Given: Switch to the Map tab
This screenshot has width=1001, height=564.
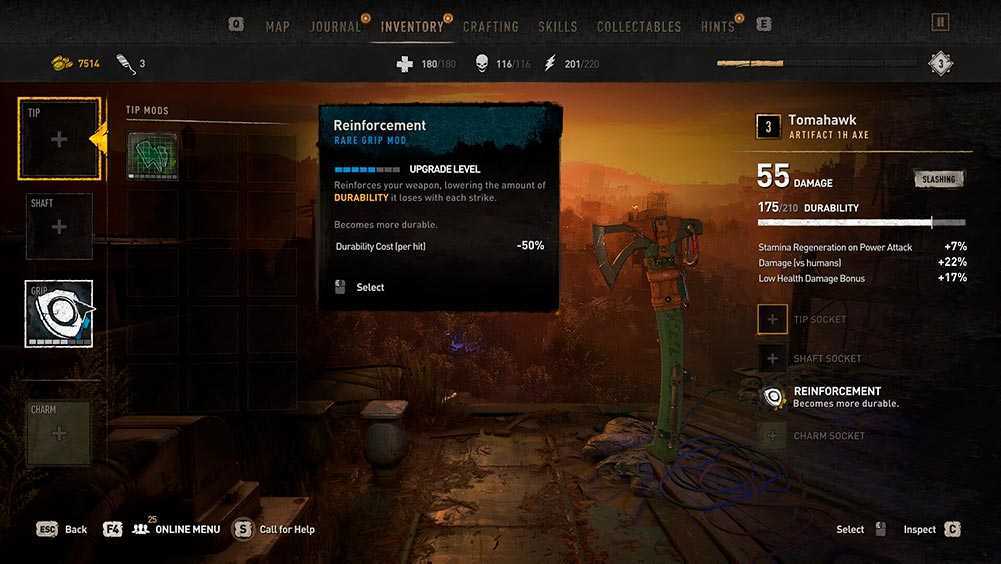Looking at the screenshot, I should coord(277,27).
